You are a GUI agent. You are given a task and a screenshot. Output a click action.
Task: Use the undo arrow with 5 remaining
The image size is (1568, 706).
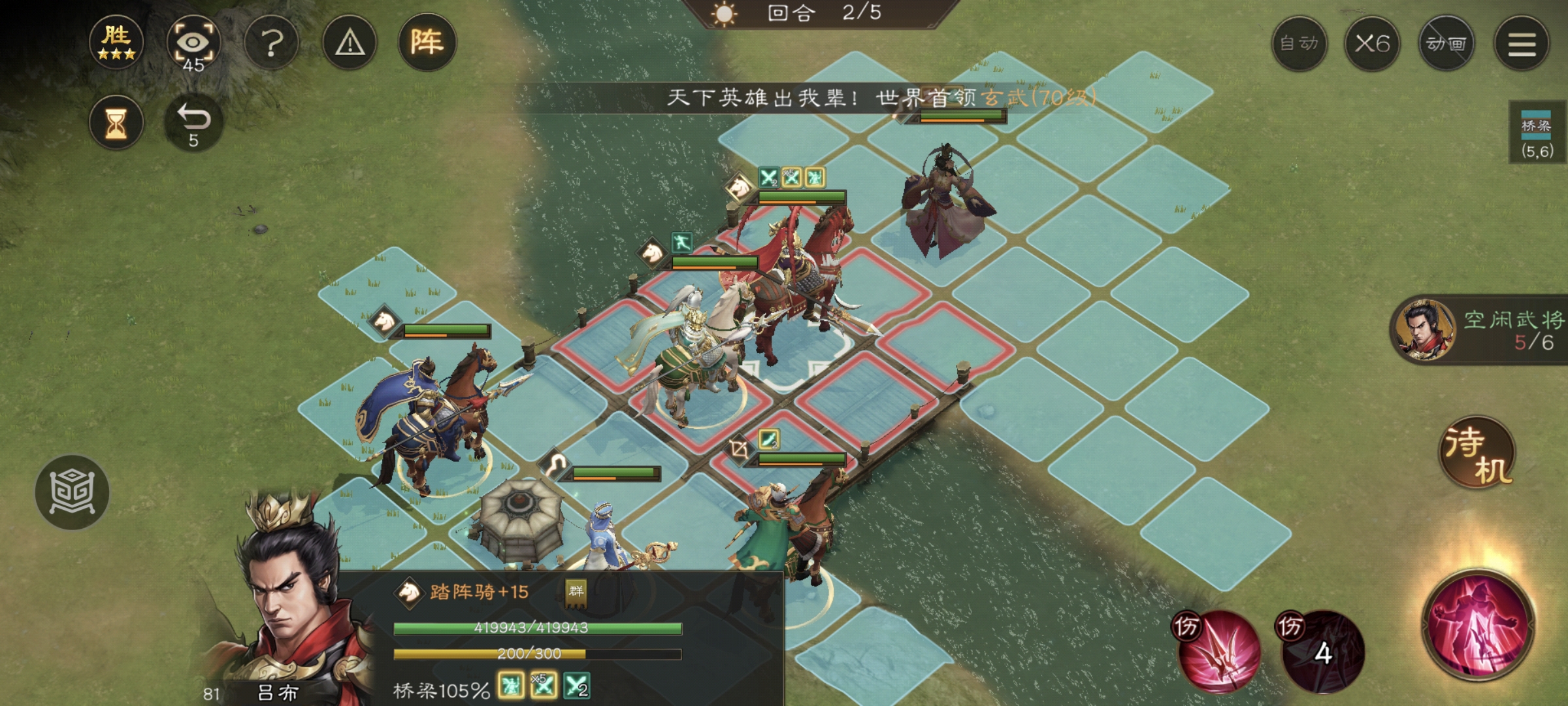coord(193,120)
